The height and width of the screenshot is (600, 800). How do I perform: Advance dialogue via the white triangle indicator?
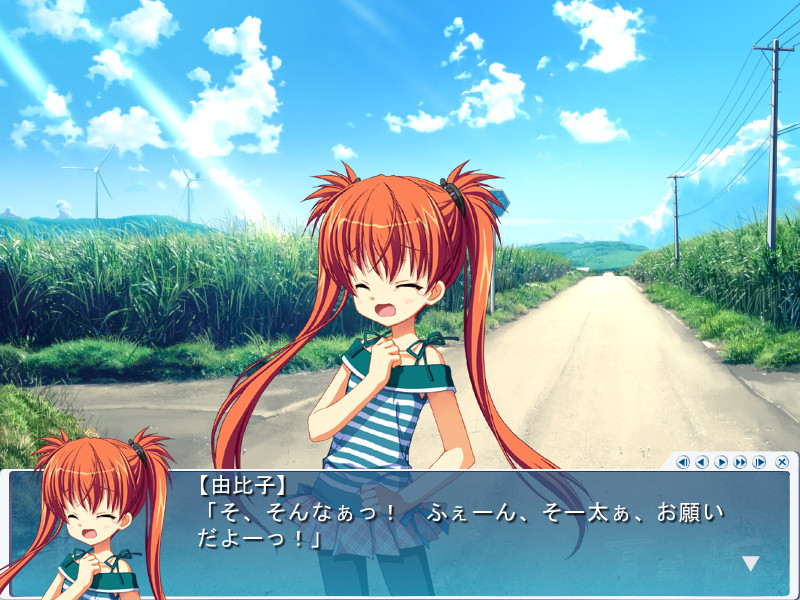(750, 563)
